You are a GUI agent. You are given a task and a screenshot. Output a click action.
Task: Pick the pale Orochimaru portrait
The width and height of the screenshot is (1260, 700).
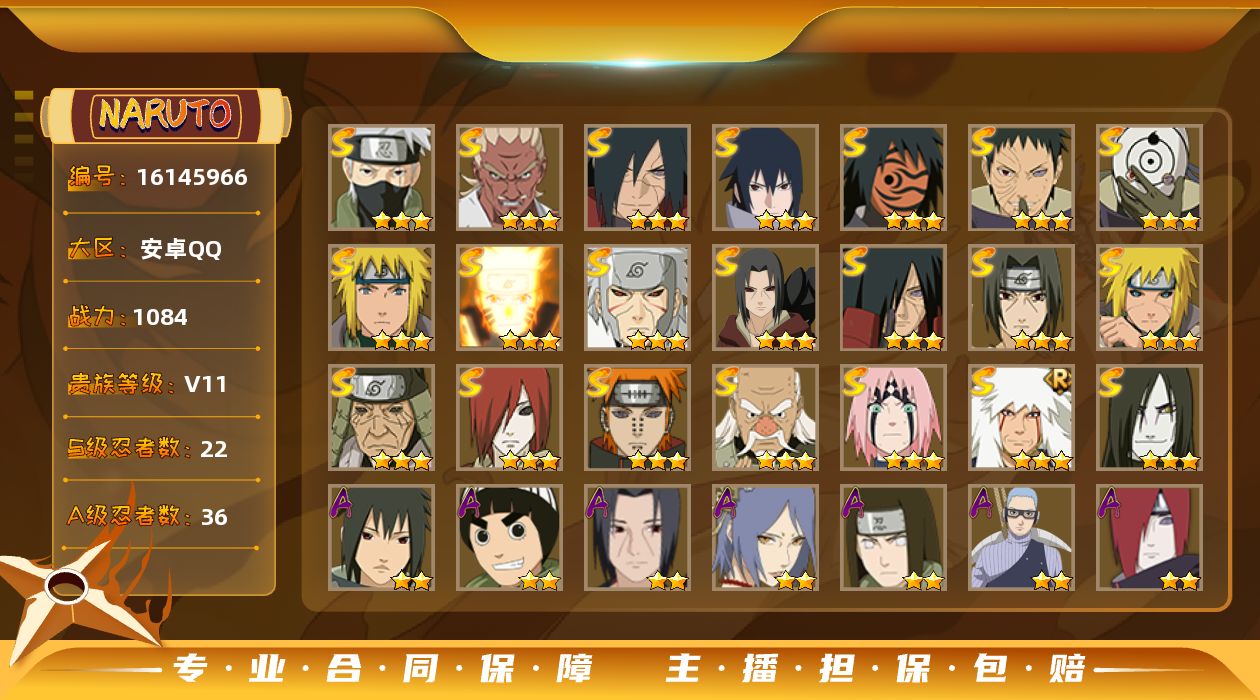[x=1149, y=417]
